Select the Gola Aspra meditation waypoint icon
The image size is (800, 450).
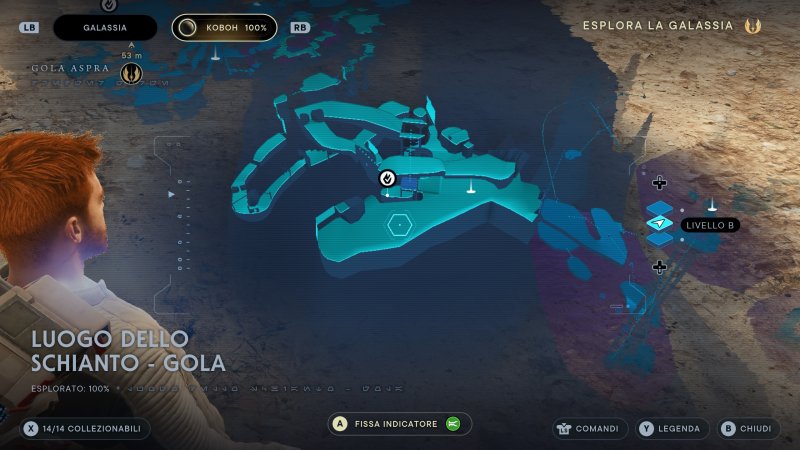pyautogui.click(x=130, y=73)
